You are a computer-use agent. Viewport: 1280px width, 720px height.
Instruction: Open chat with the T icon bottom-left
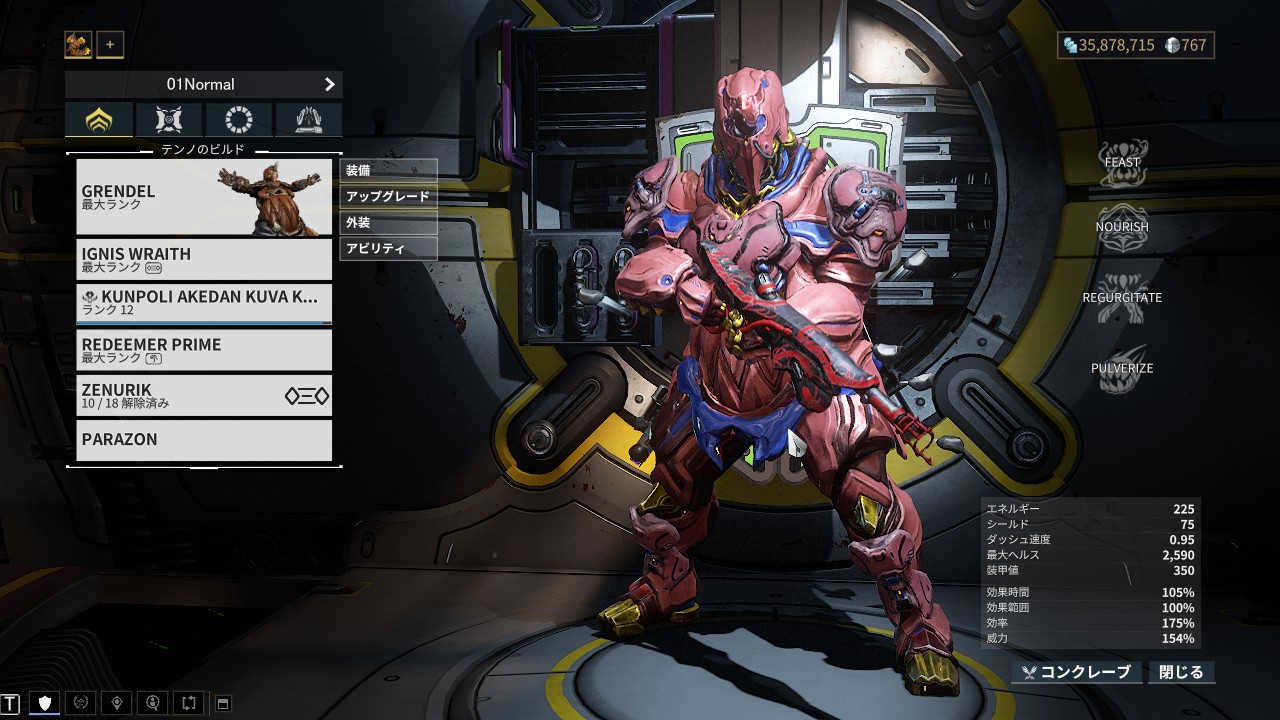(12, 703)
